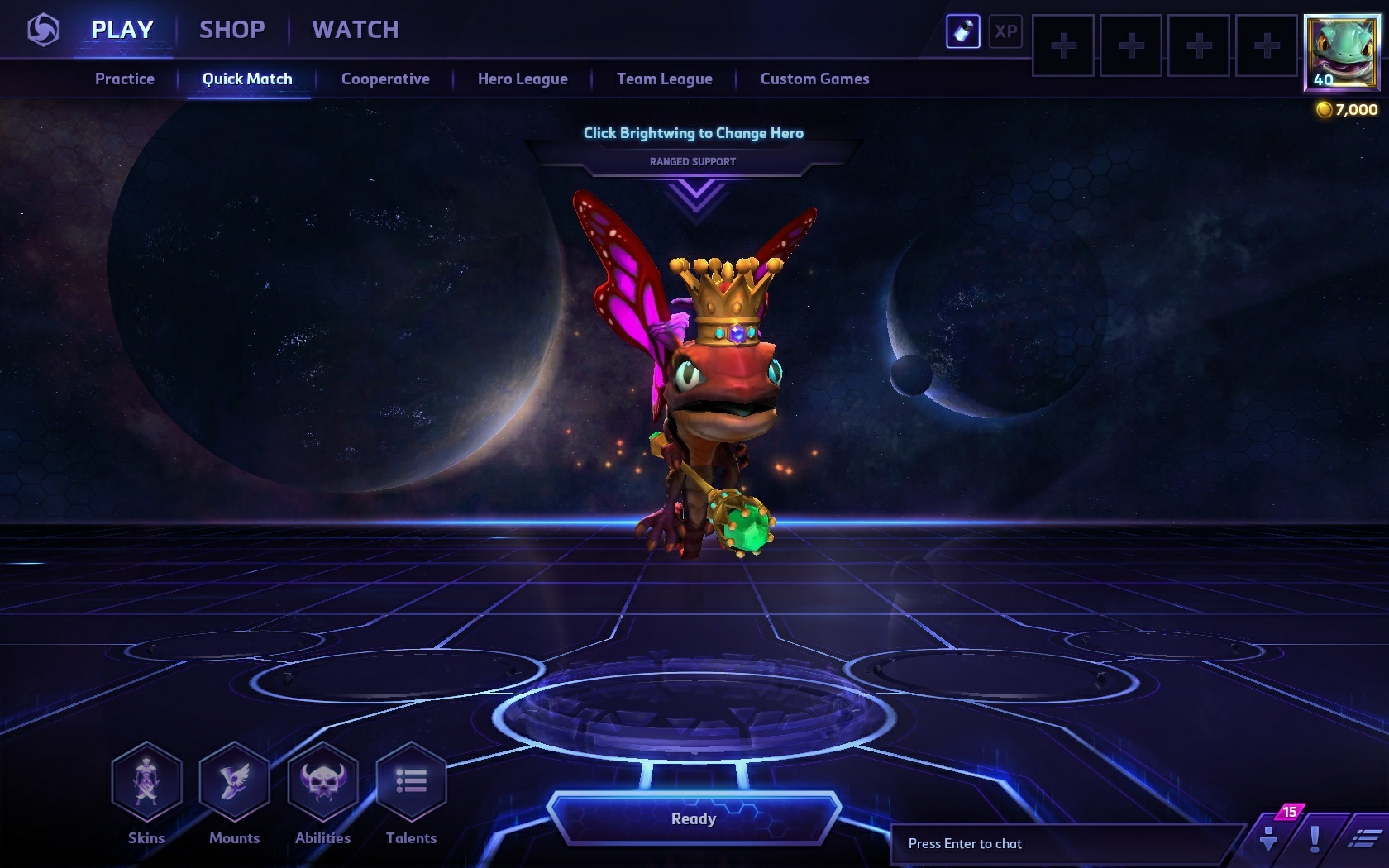The width and height of the screenshot is (1389, 868).
Task: Click the chat input box
Action: 1067,843
